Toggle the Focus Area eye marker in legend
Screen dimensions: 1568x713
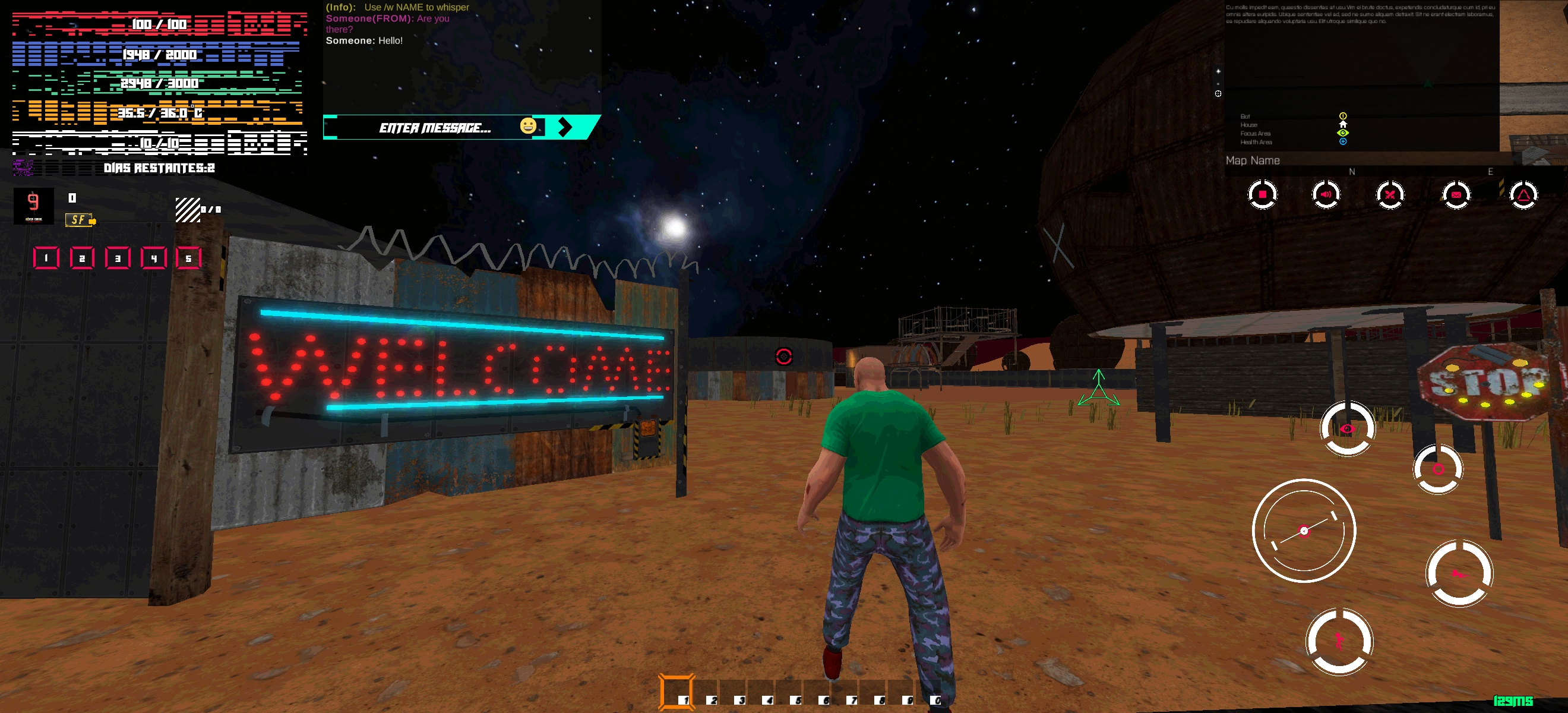coord(1343,133)
